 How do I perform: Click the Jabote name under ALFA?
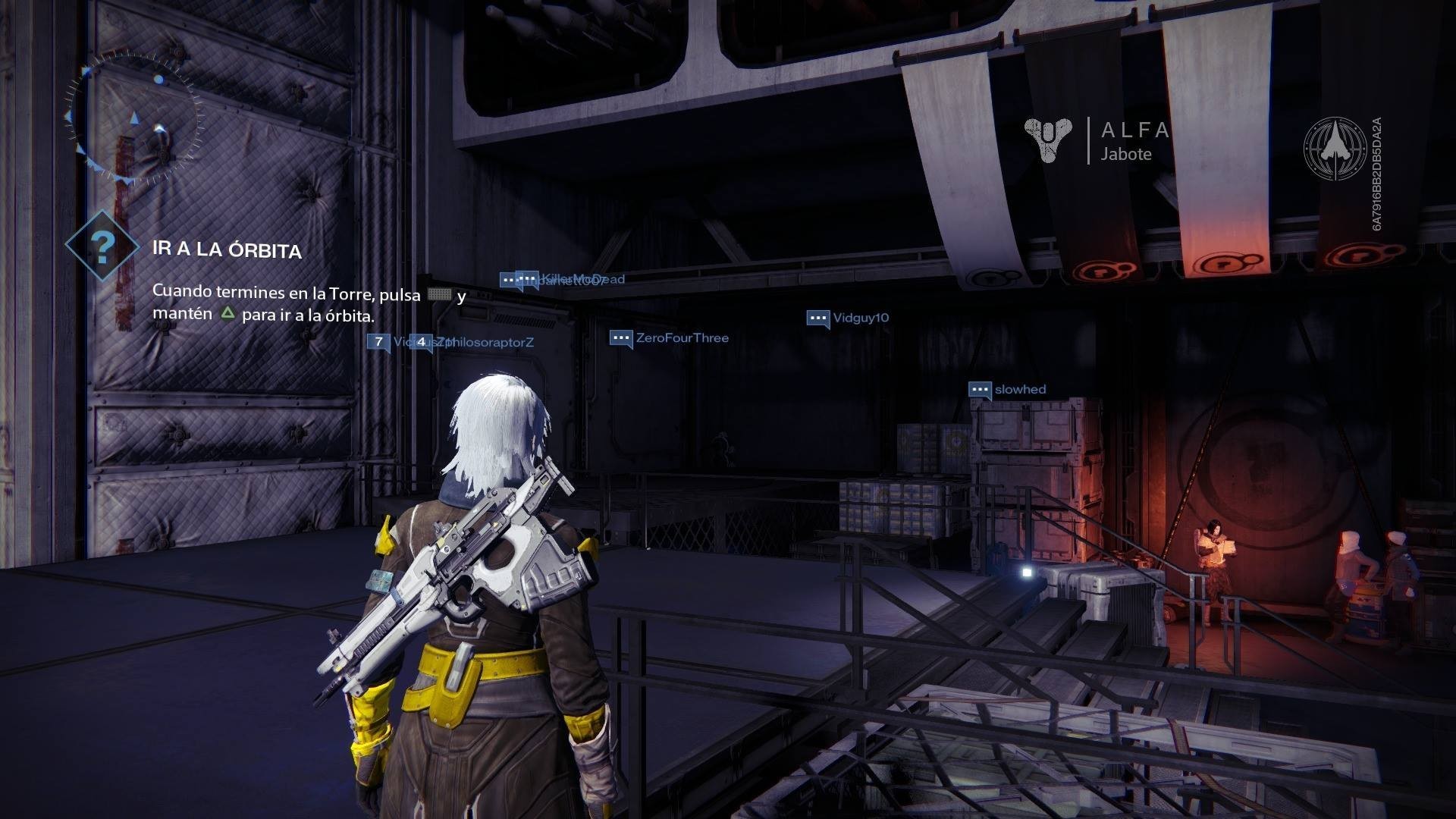tap(1125, 155)
